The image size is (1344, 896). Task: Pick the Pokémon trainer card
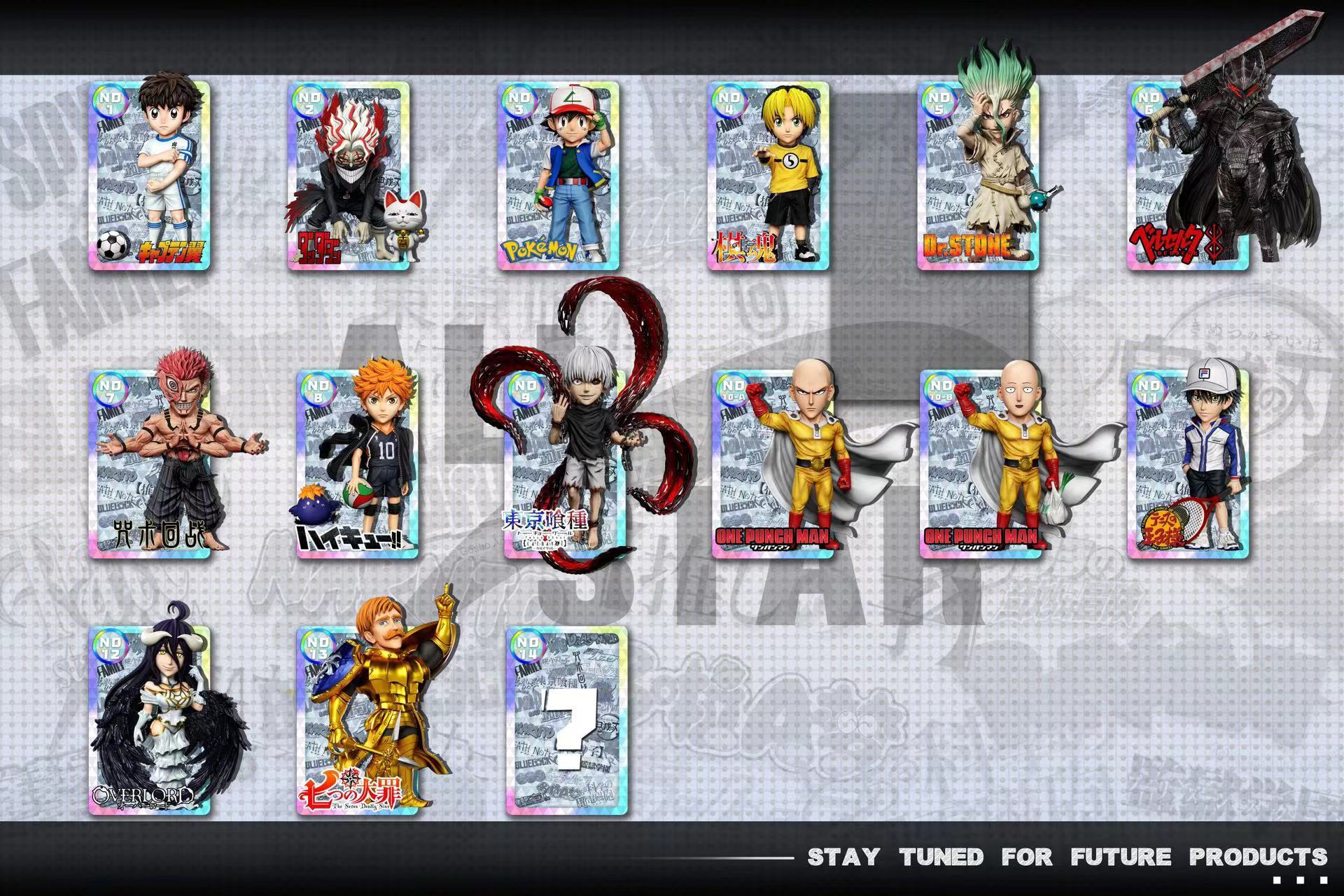coord(558,175)
